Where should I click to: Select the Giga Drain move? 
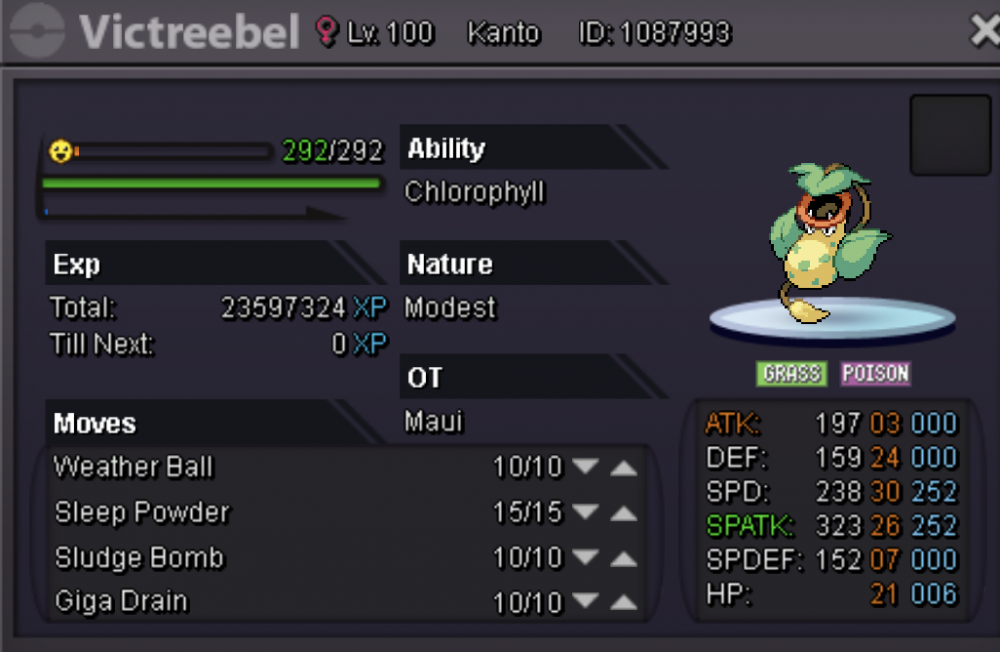121,602
